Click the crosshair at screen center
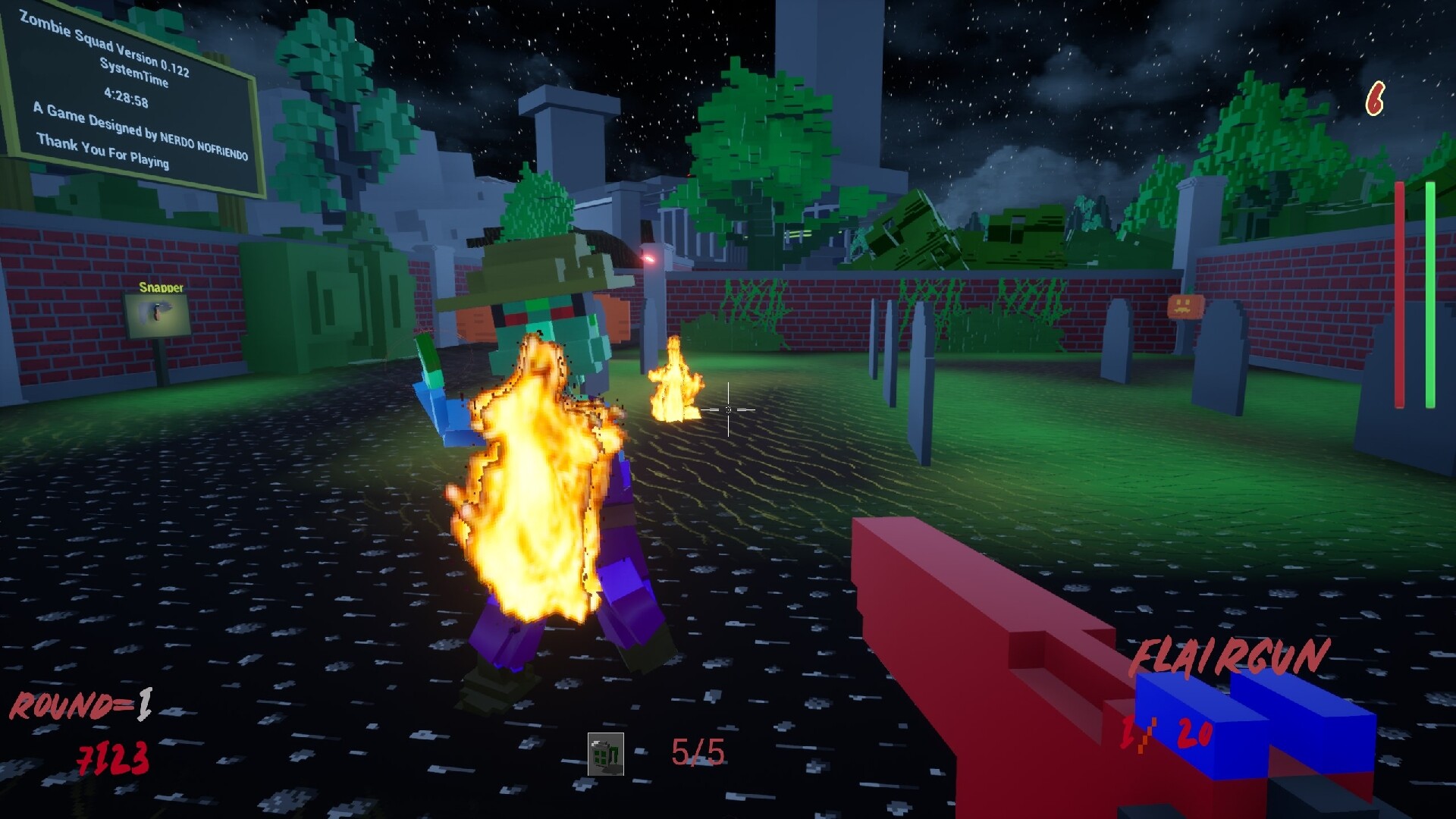1456x819 pixels. 729,410
